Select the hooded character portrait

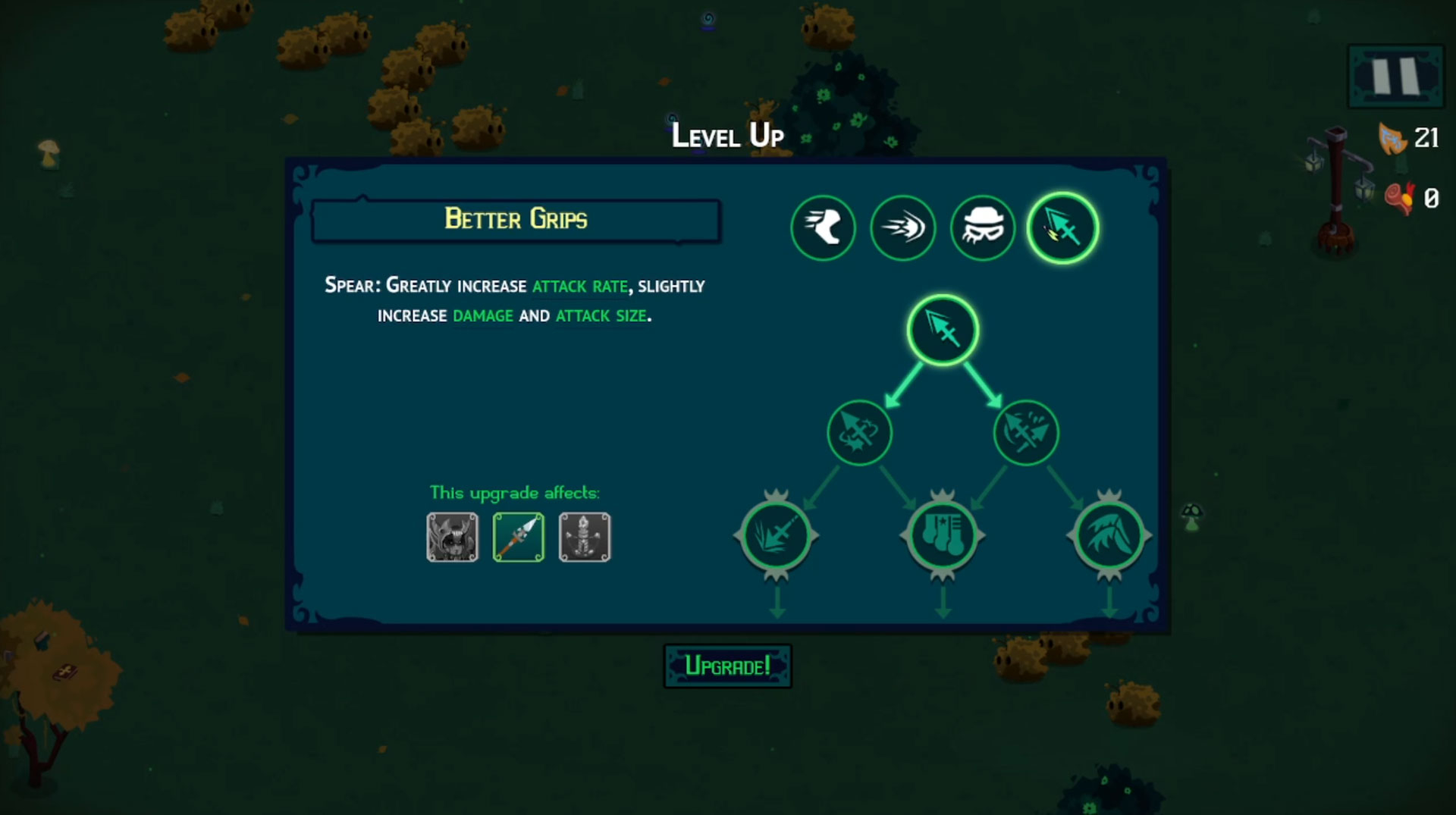click(x=453, y=538)
